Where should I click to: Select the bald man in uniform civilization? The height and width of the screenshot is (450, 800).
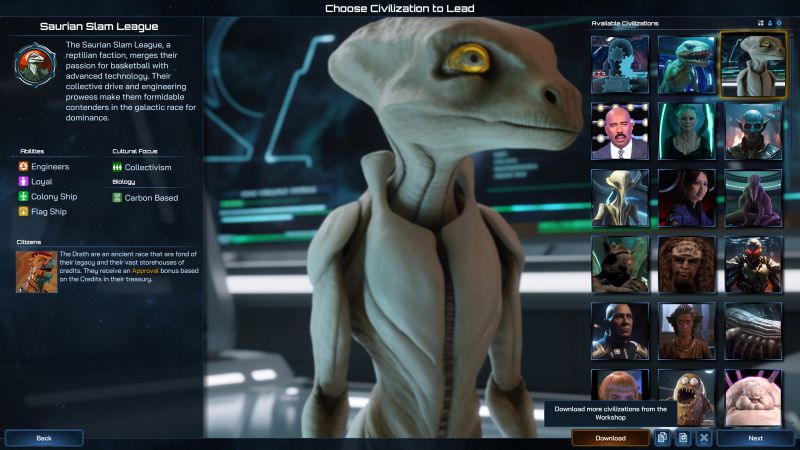point(620,331)
